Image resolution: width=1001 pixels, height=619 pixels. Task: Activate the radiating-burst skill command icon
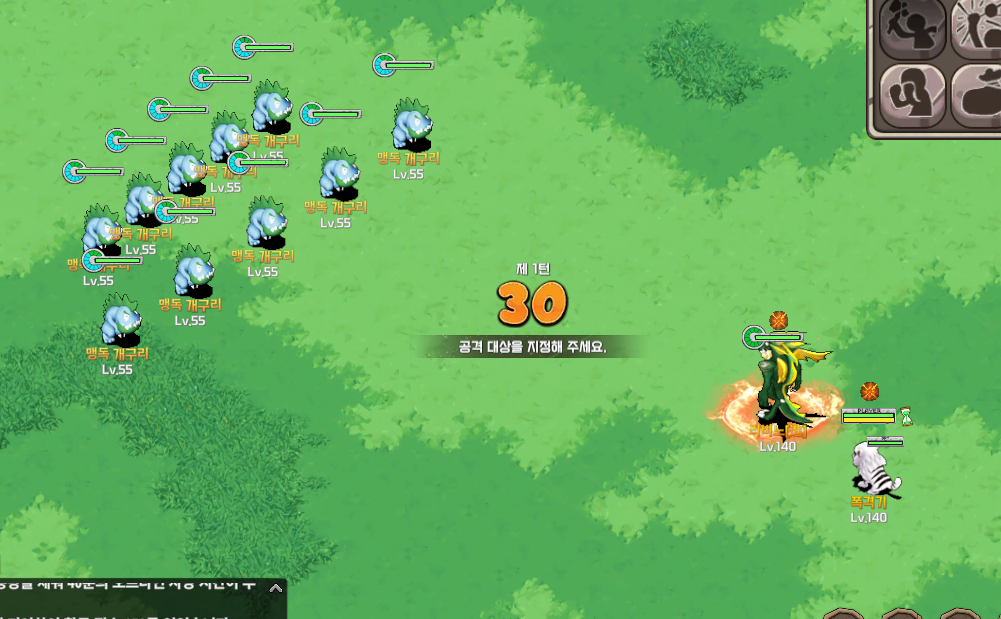[977, 30]
